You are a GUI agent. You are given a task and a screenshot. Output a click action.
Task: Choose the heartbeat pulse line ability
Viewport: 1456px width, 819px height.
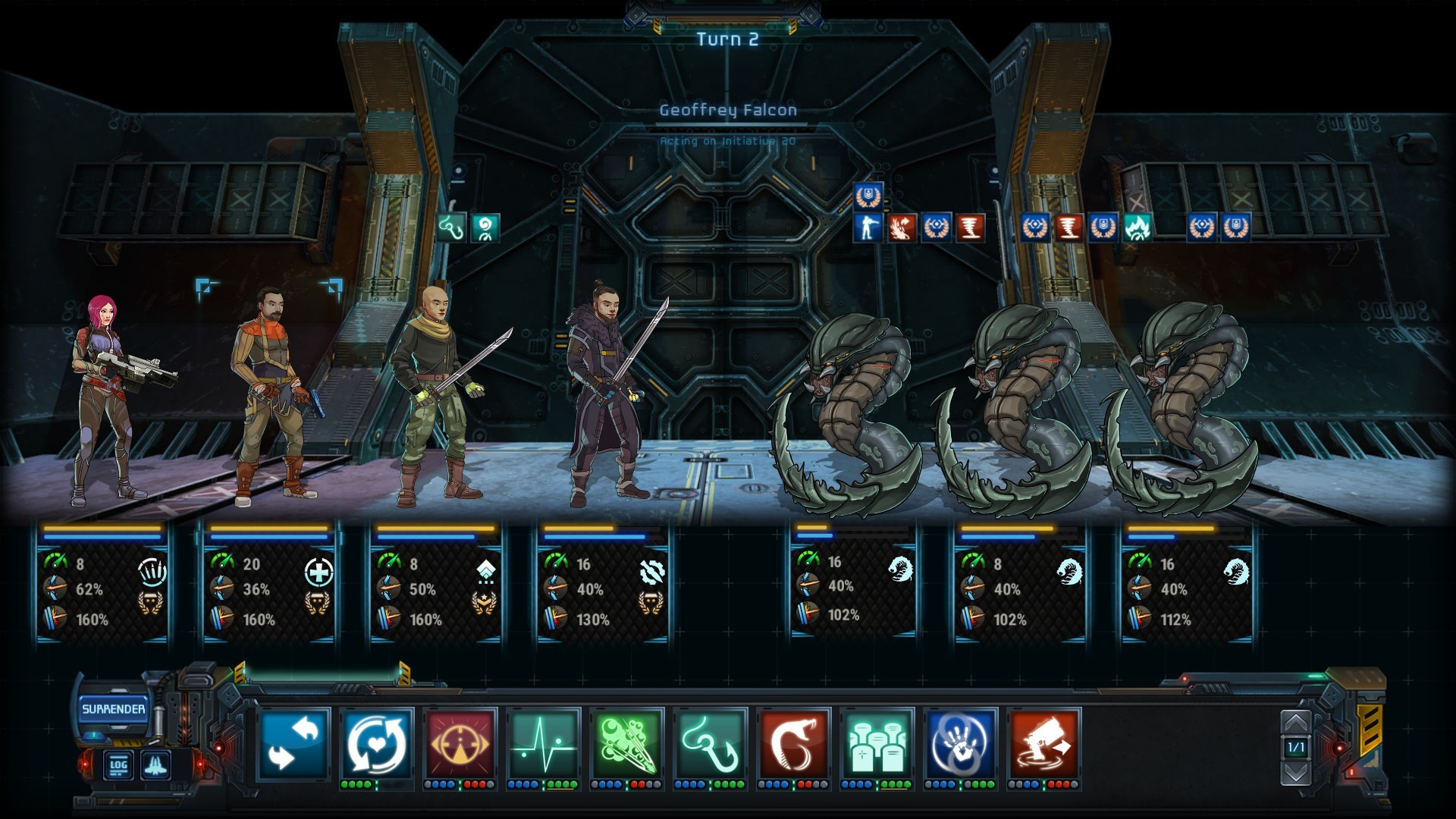pyautogui.click(x=543, y=744)
